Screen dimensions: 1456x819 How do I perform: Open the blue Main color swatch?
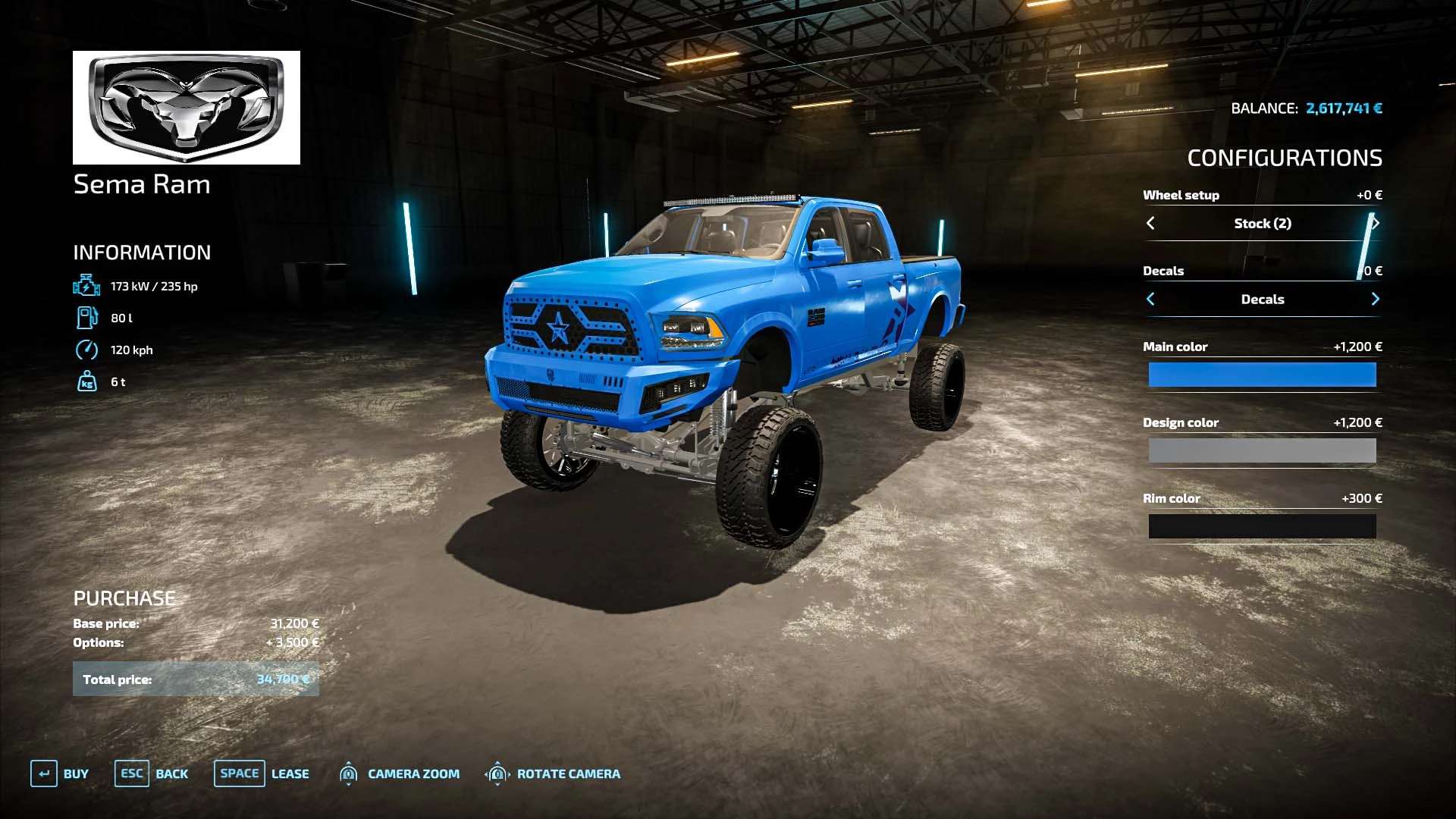pyautogui.click(x=1262, y=375)
